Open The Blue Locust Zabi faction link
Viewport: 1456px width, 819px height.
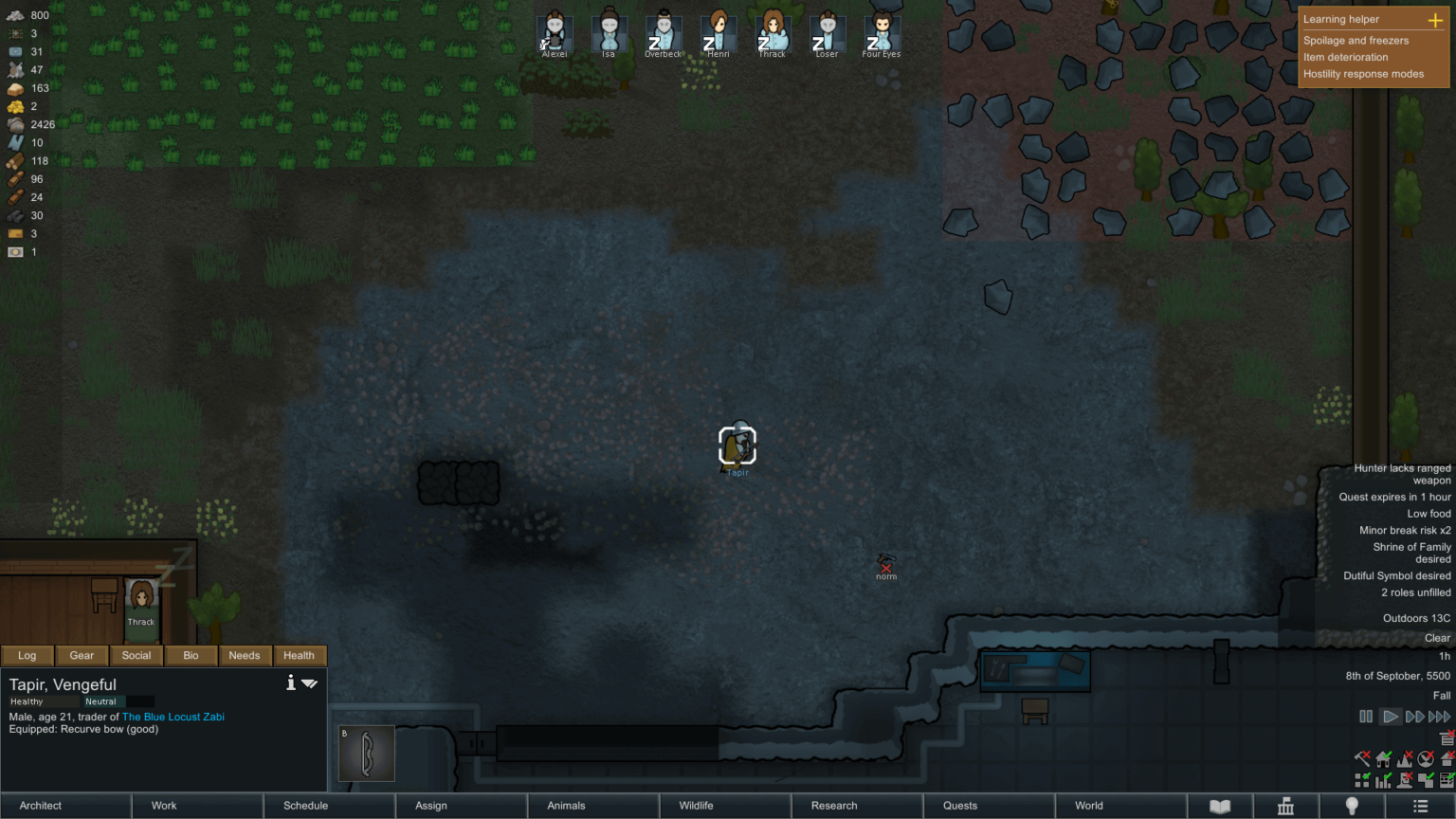173,717
